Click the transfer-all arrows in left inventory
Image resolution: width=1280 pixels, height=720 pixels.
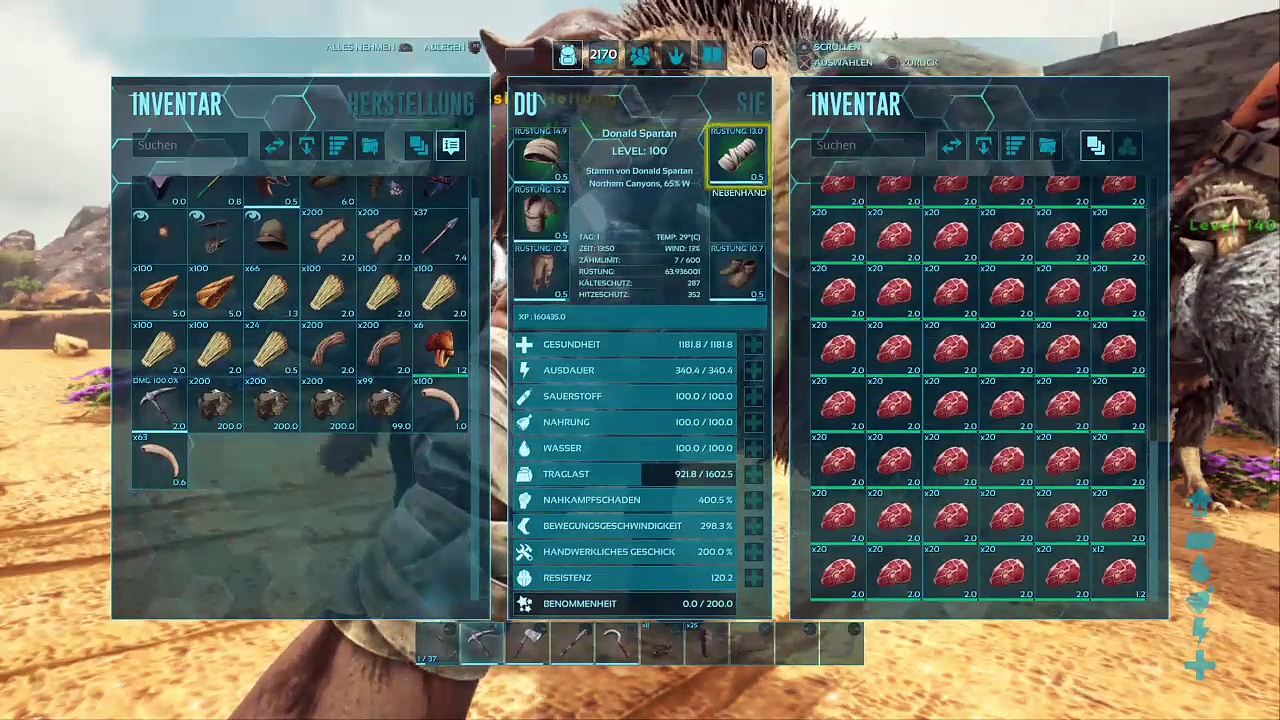(274, 146)
